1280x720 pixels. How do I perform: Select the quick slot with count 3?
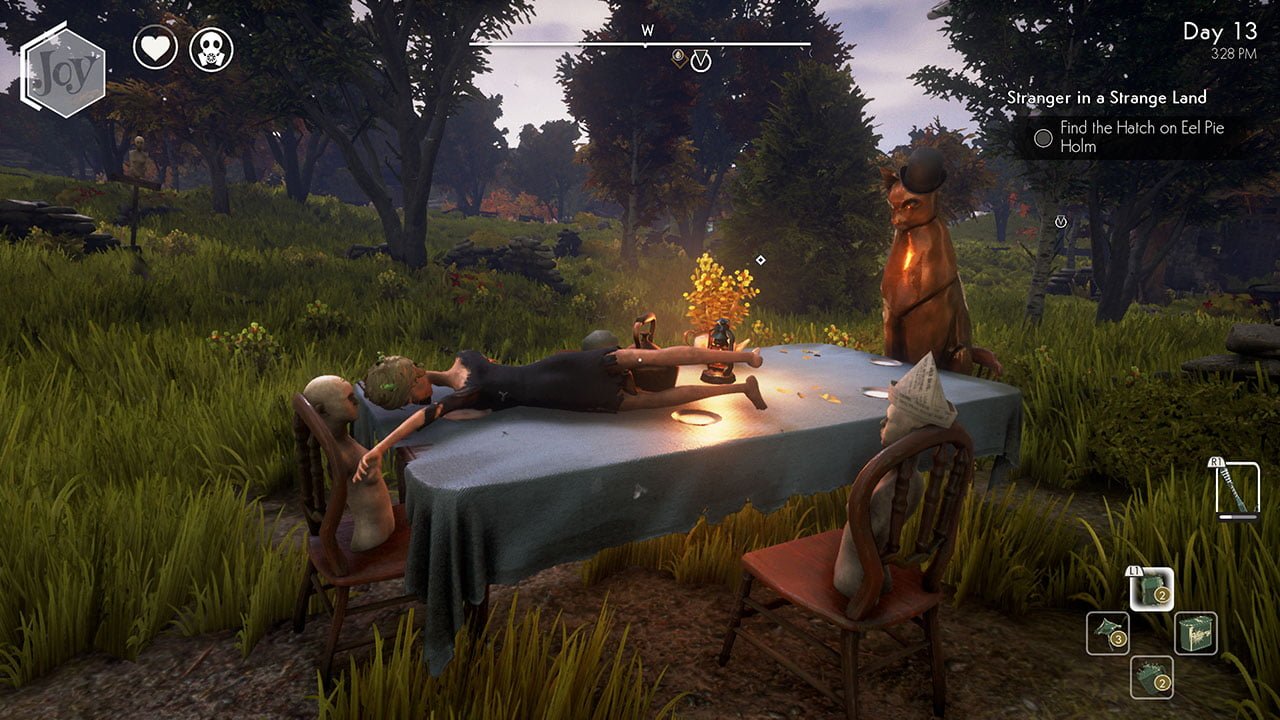click(x=1108, y=633)
